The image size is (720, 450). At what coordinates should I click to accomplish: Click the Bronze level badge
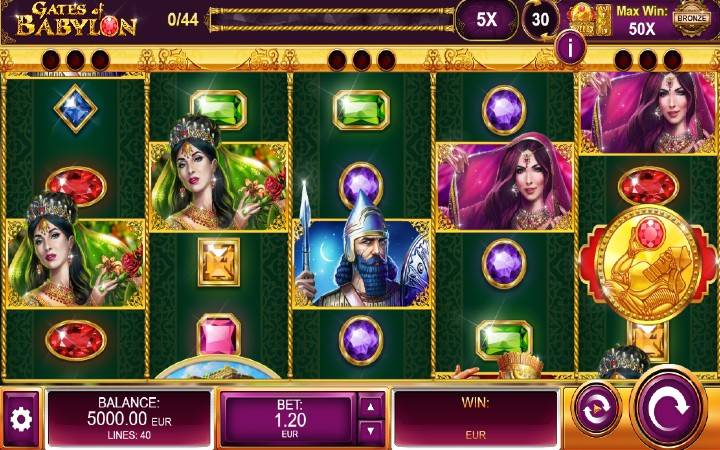pyautogui.click(x=690, y=18)
